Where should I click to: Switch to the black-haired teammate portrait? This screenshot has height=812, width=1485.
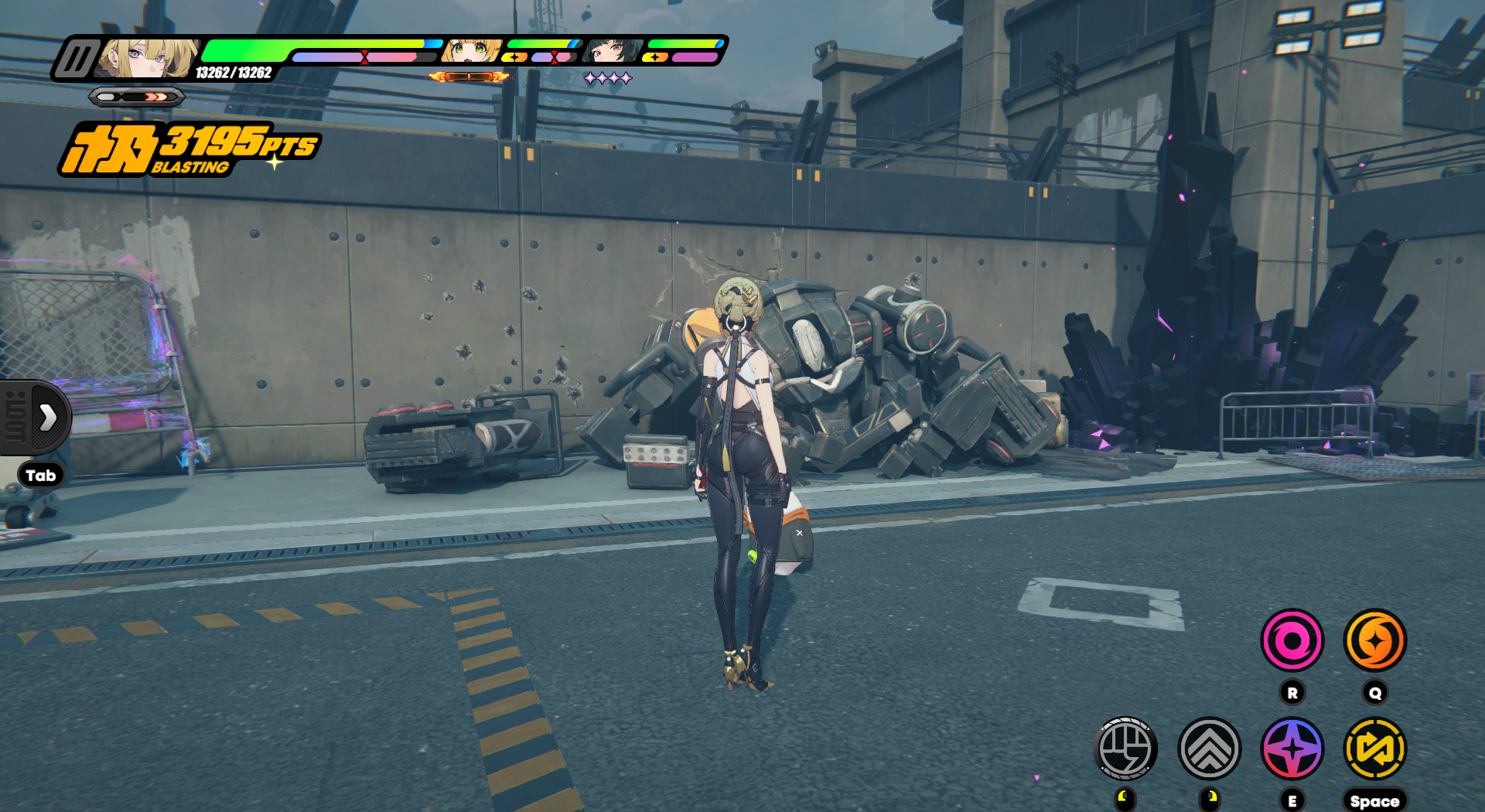[612, 51]
